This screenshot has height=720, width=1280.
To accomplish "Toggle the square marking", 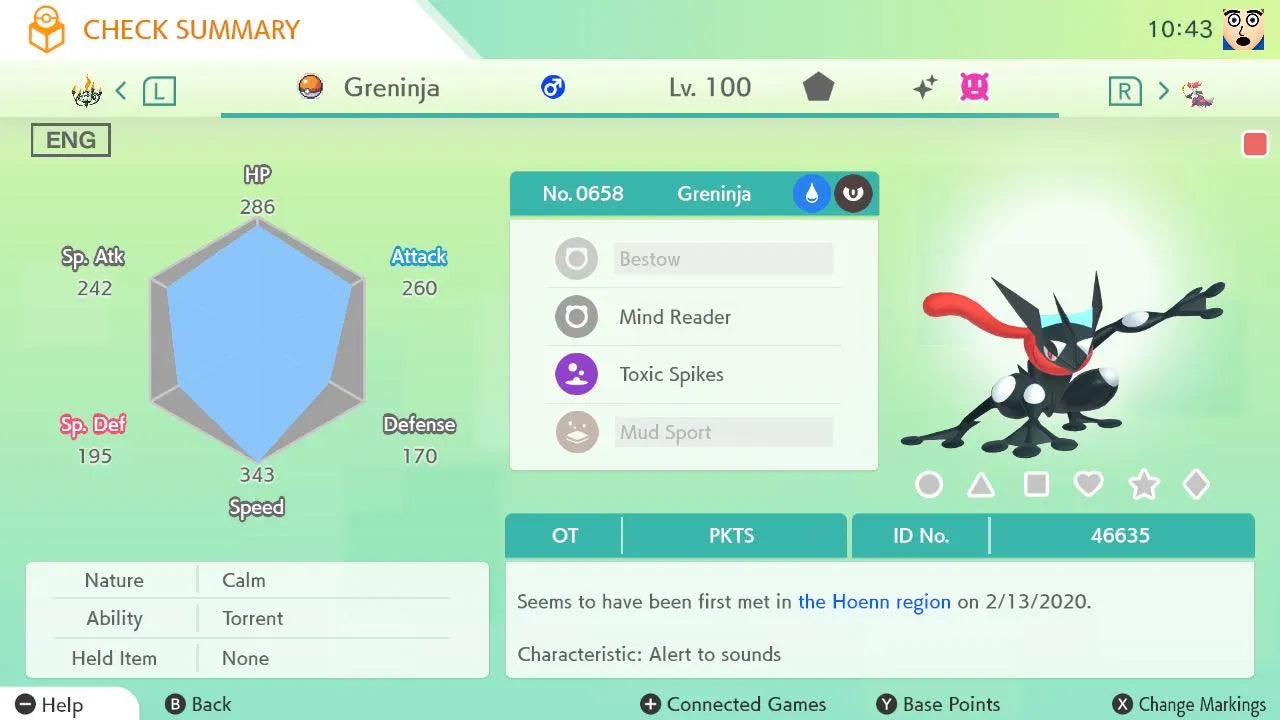I will pos(1036,485).
